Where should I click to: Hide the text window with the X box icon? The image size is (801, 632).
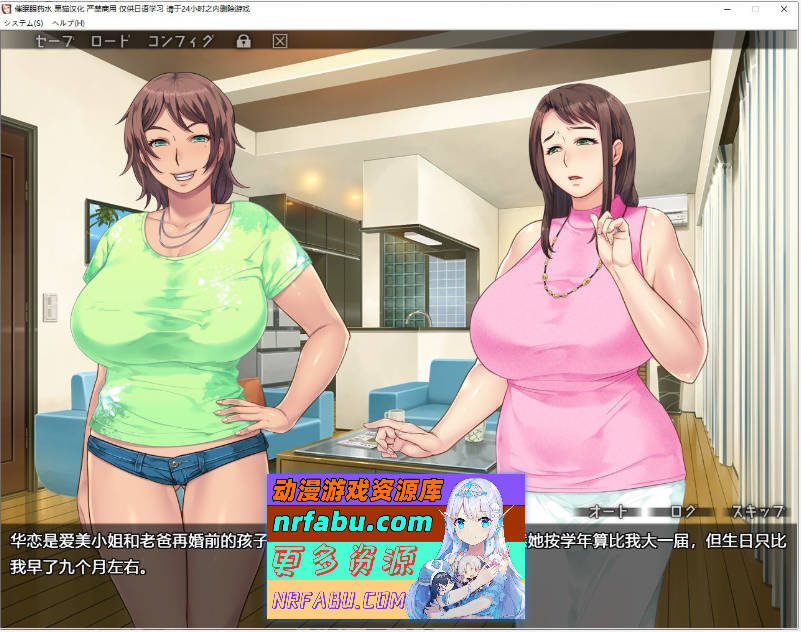tap(280, 41)
